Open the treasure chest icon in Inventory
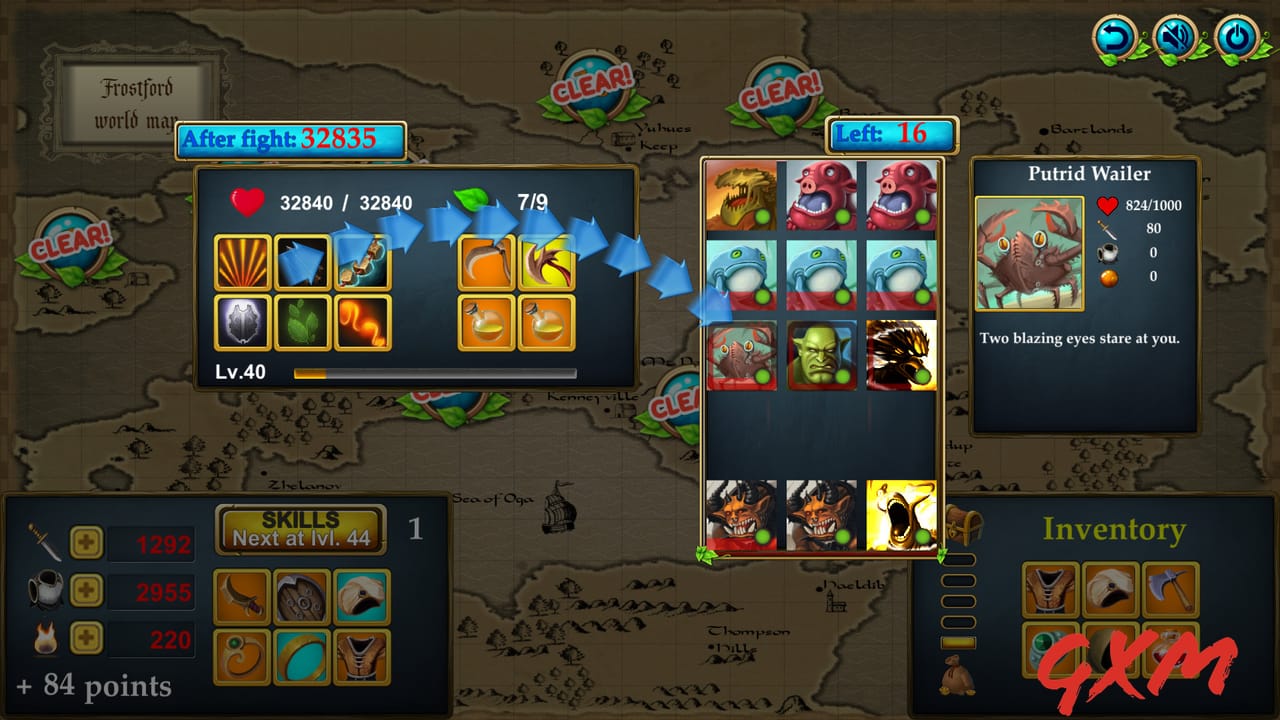The height and width of the screenshot is (720, 1280). coord(965,525)
